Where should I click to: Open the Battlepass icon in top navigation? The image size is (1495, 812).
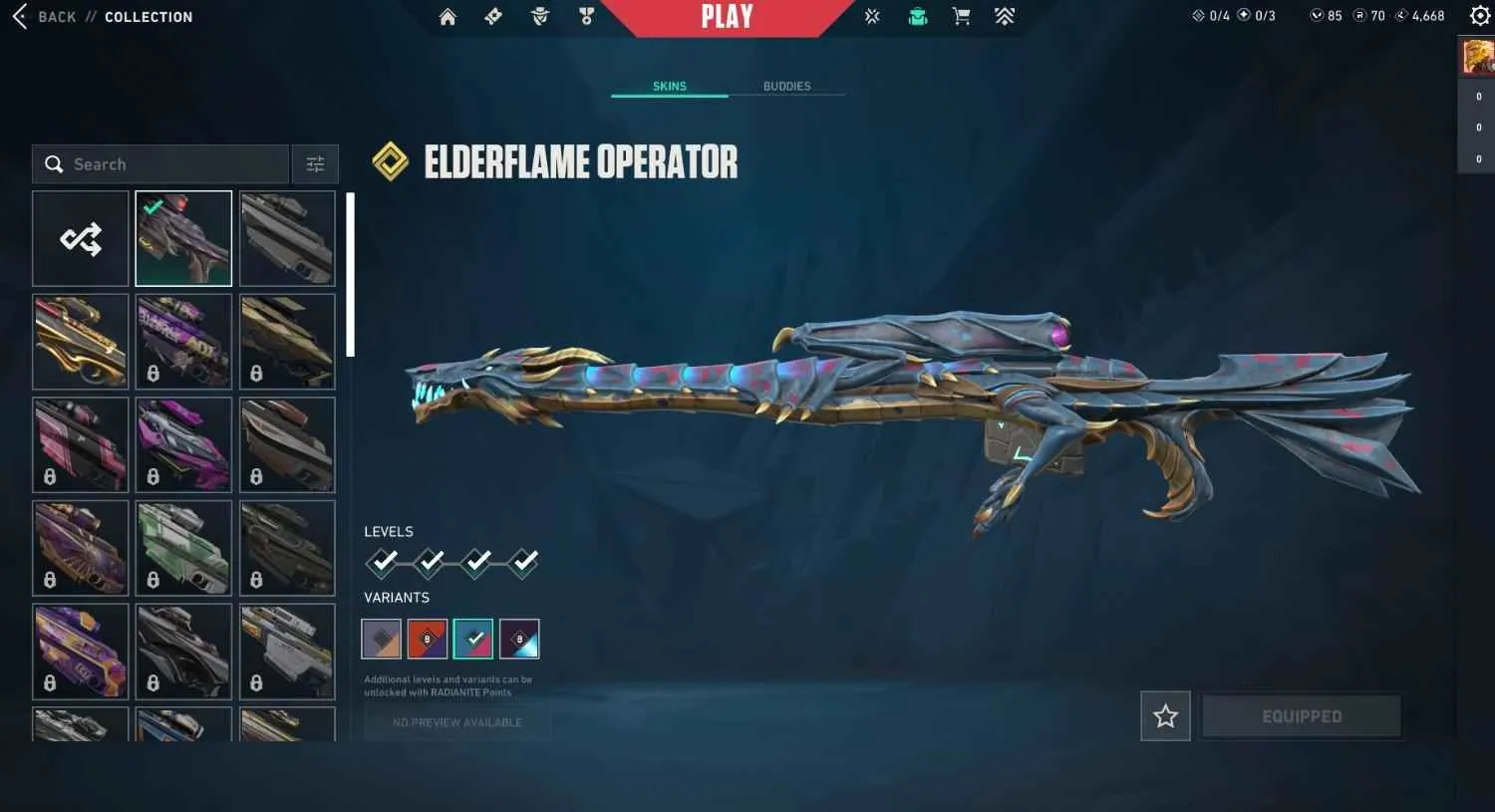[492, 16]
